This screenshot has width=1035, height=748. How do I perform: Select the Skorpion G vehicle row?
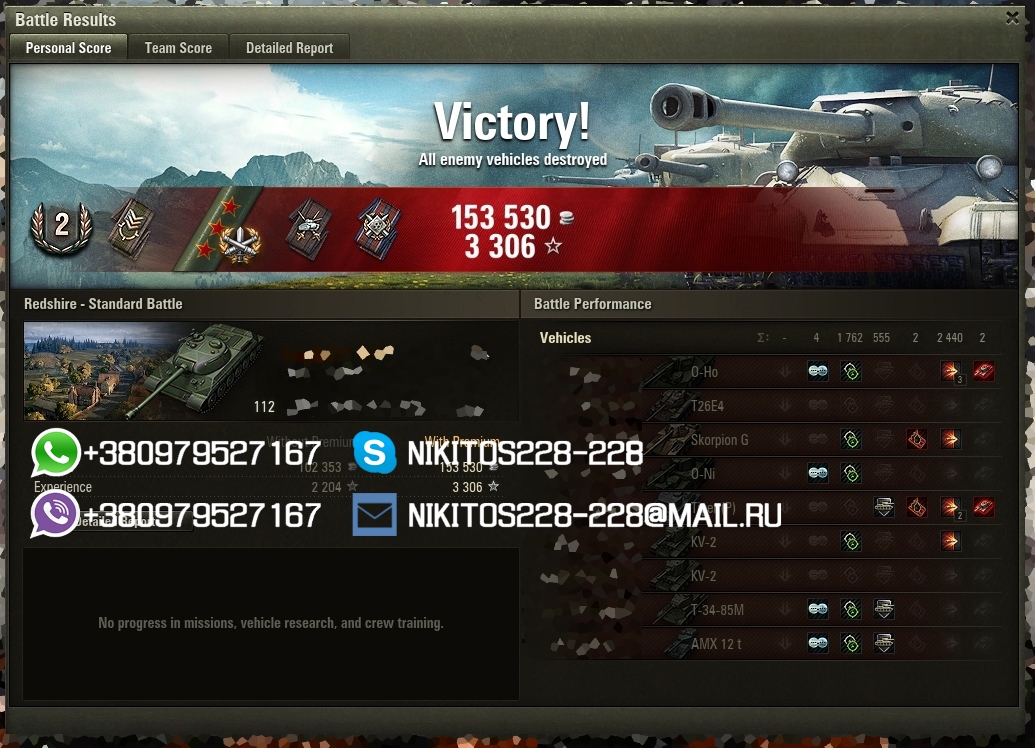pos(719,440)
